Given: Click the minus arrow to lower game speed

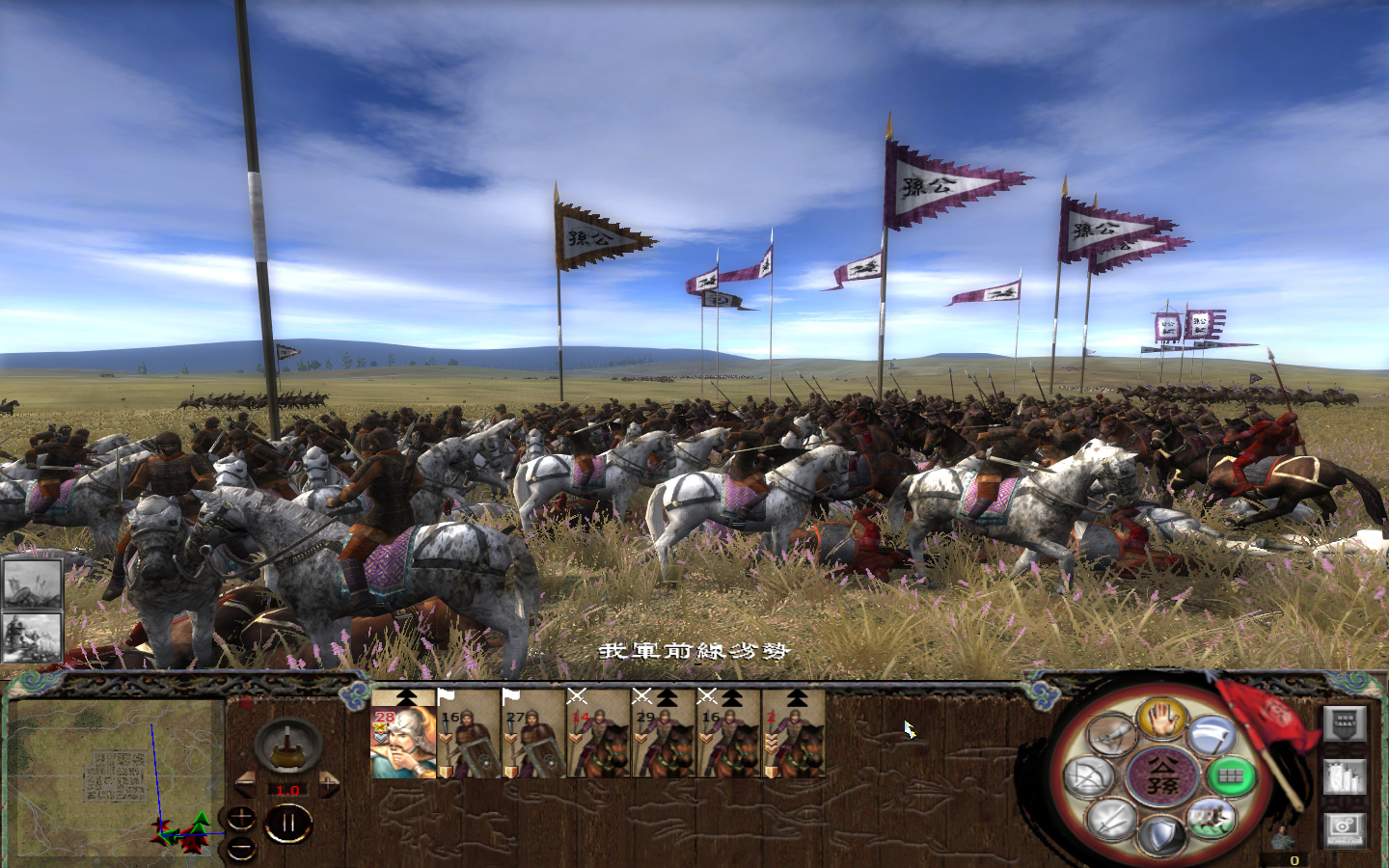Looking at the screenshot, I should [246, 785].
